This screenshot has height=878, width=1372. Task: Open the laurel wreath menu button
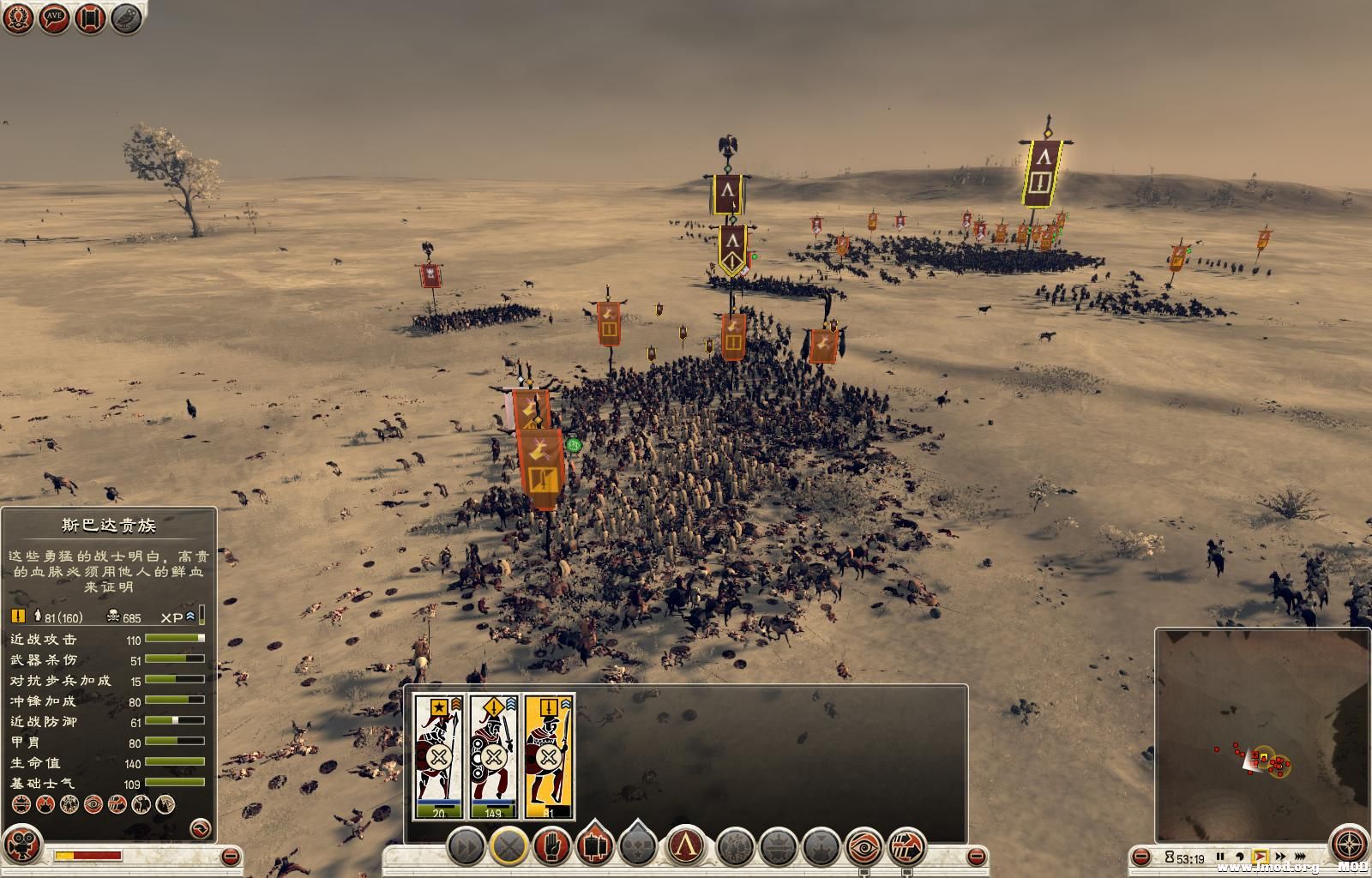19,19
